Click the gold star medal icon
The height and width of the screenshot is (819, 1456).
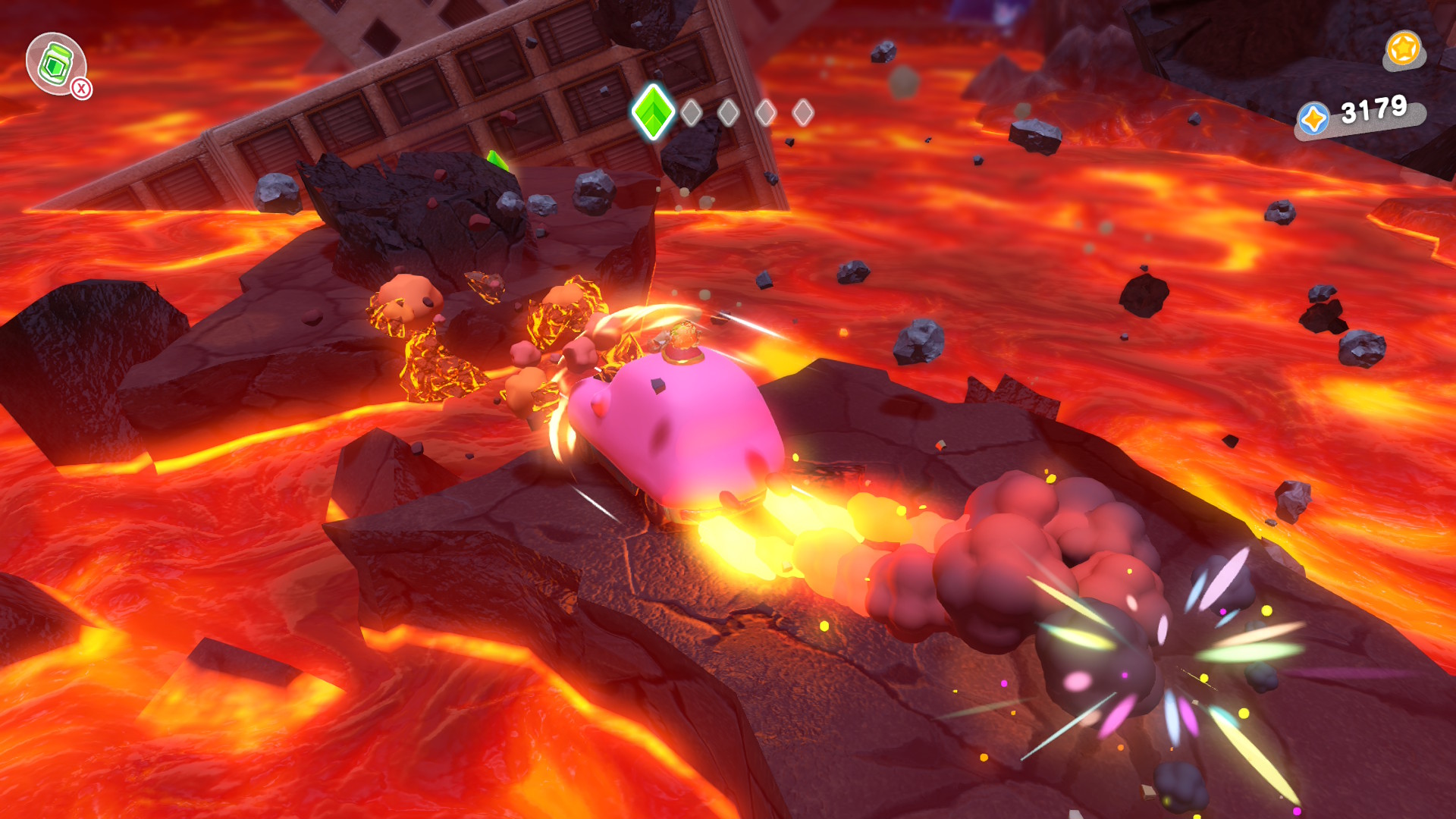(1403, 49)
